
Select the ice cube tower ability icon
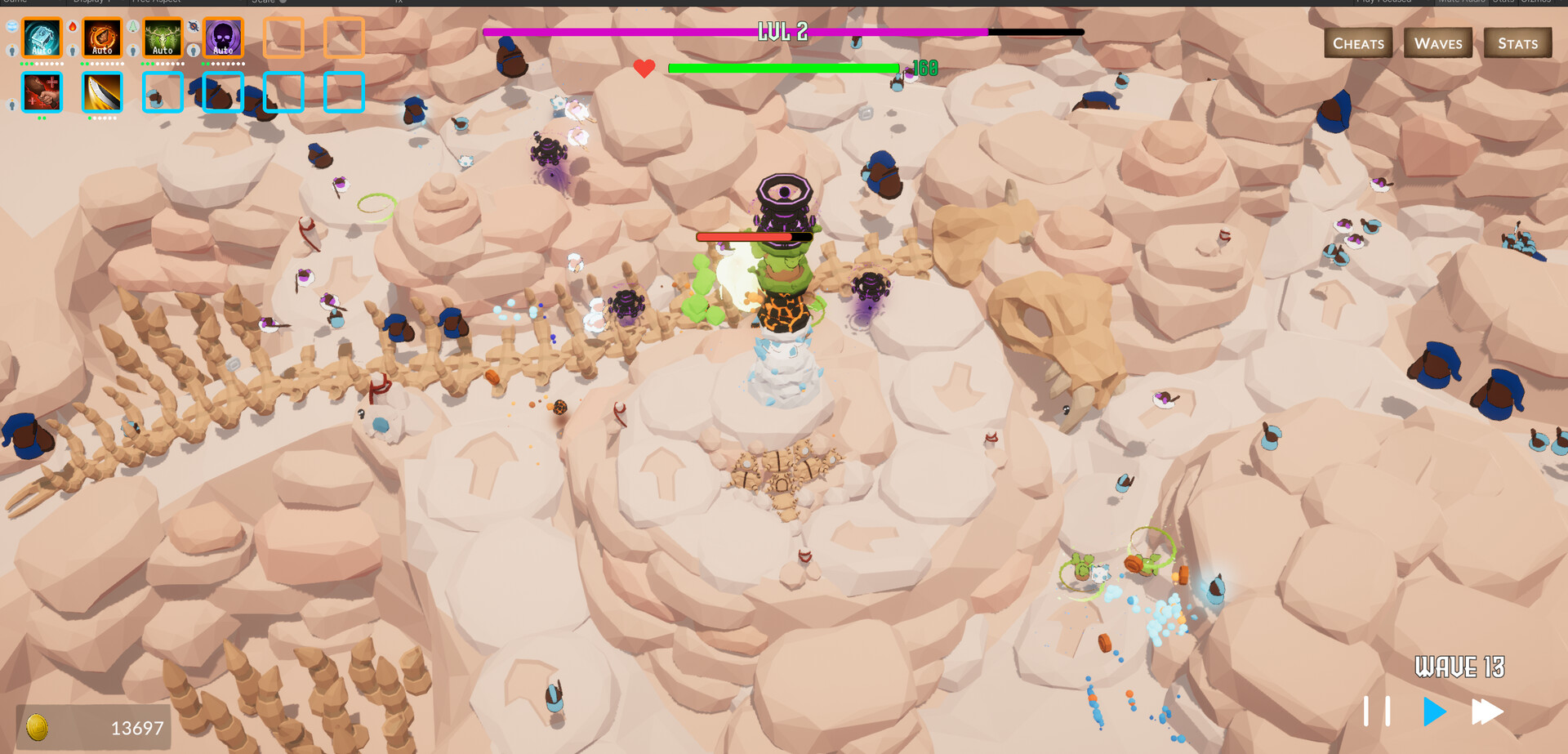pos(42,38)
